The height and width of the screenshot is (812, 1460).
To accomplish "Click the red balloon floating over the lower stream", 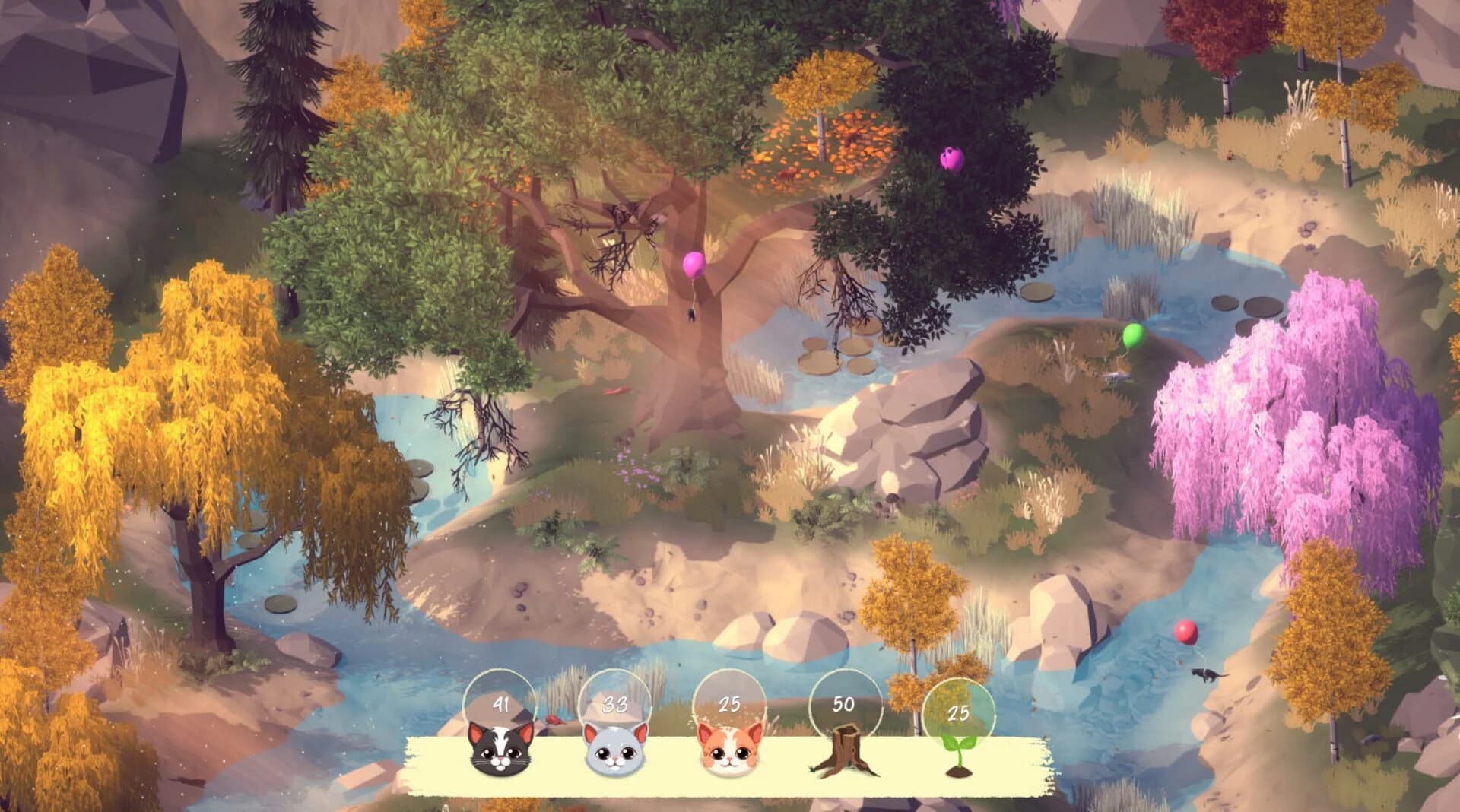I will click(1185, 631).
